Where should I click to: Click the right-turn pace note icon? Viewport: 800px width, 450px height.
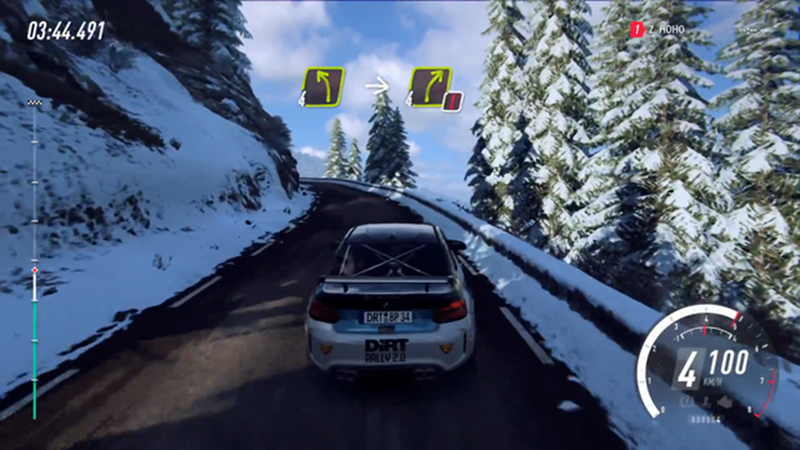point(430,87)
